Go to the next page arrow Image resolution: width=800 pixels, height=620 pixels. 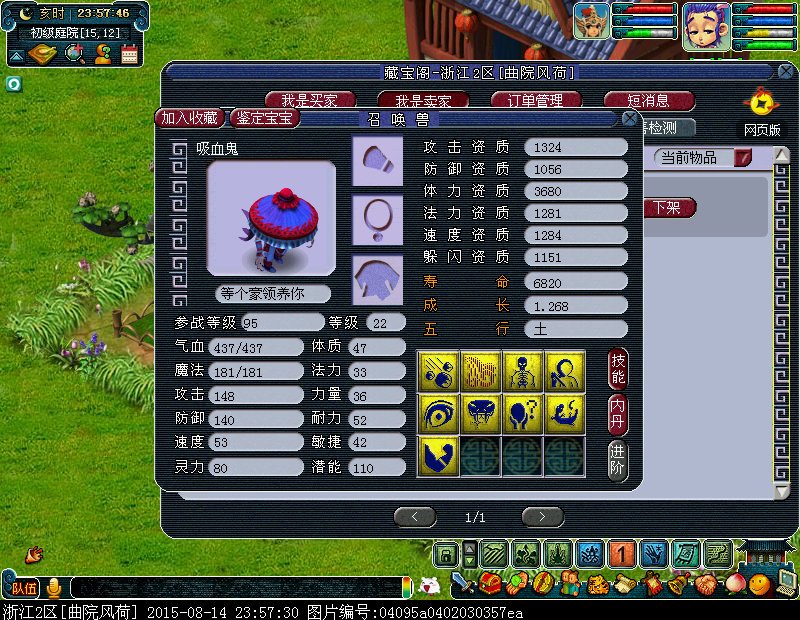pyautogui.click(x=542, y=517)
